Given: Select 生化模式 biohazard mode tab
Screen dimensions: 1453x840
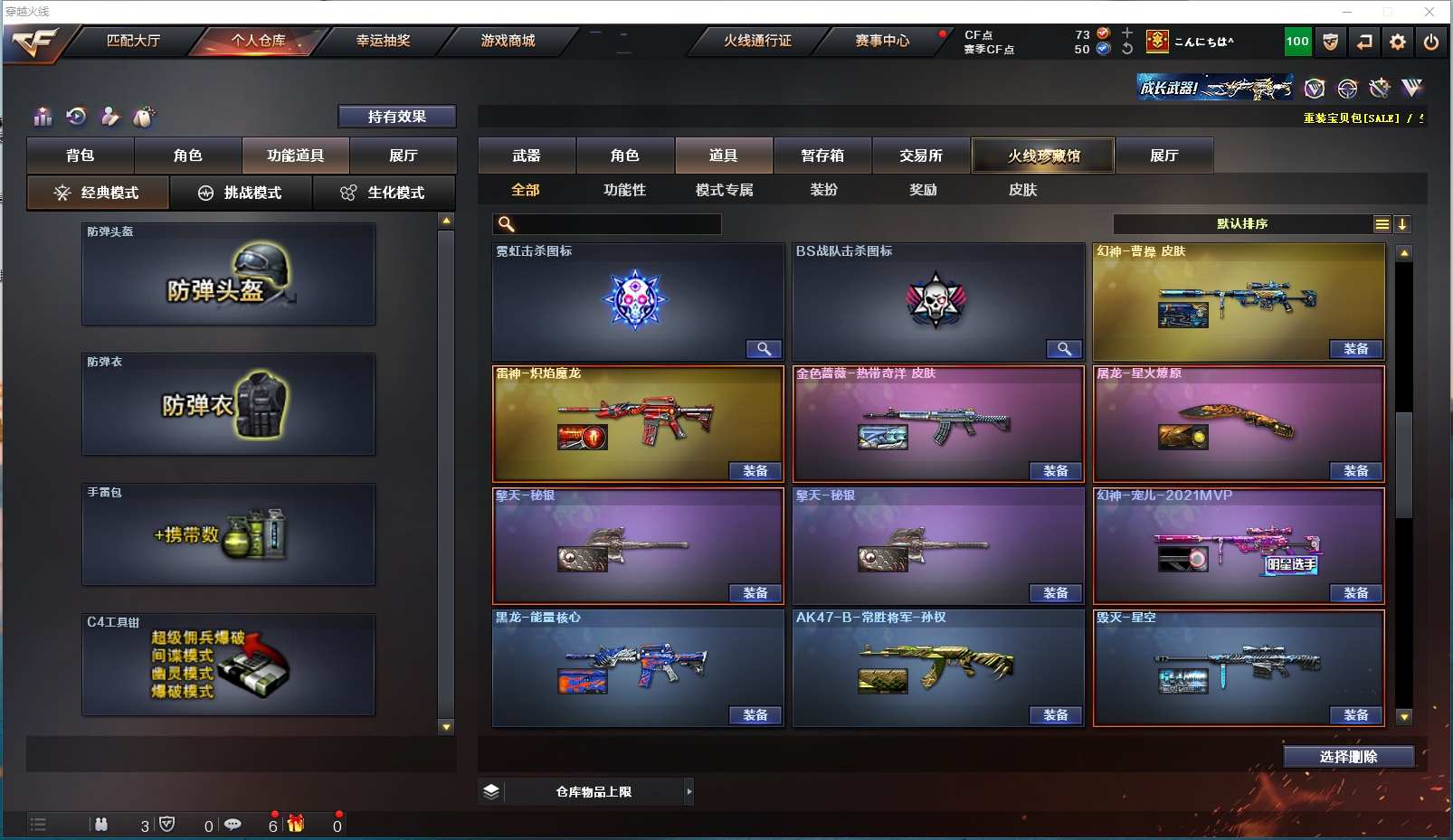Looking at the screenshot, I should point(384,193).
